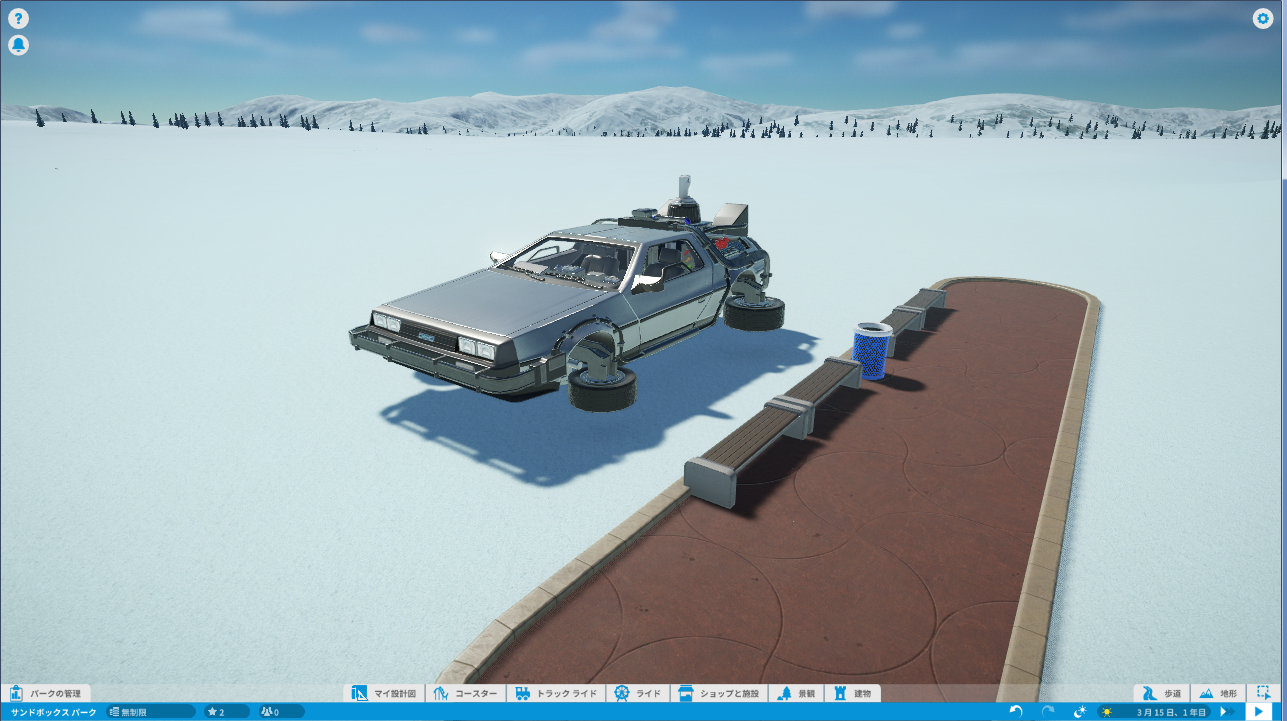Screen dimensions: 1287x721
Task: Open the park management (パークの管理) panel
Action: [x=46, y=693]
